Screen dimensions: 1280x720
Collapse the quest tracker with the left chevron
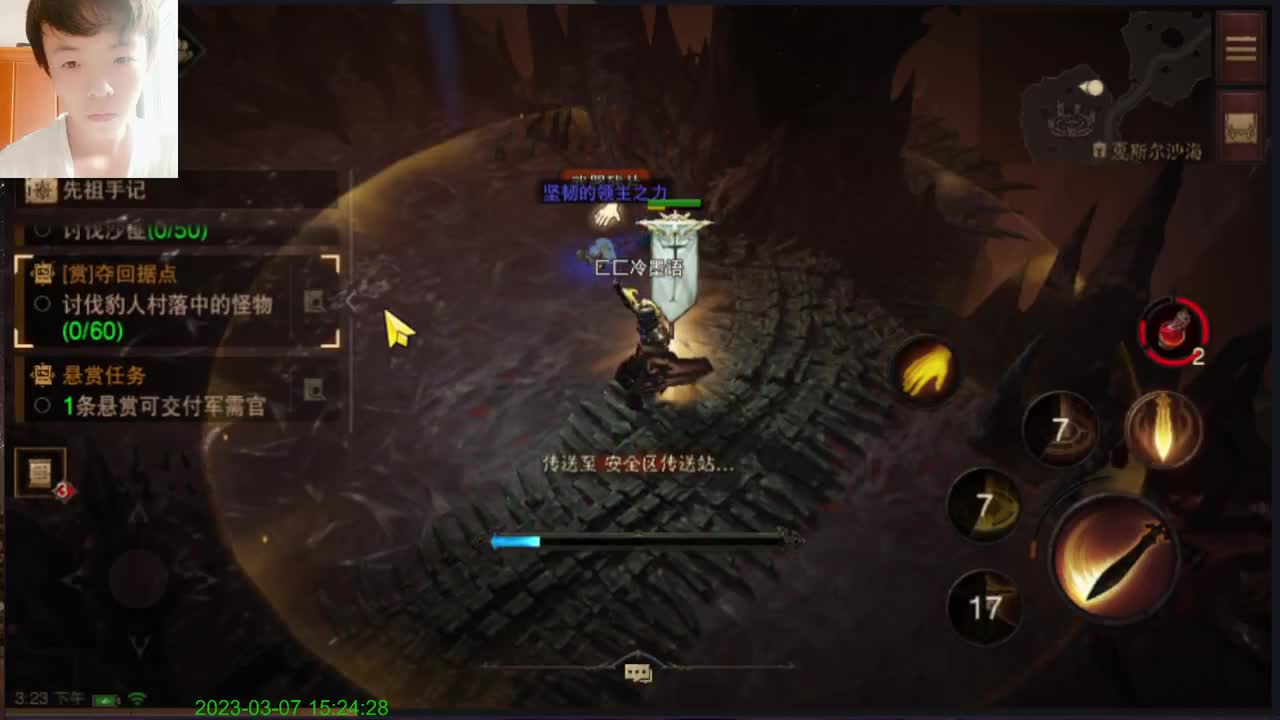[352, 297]
